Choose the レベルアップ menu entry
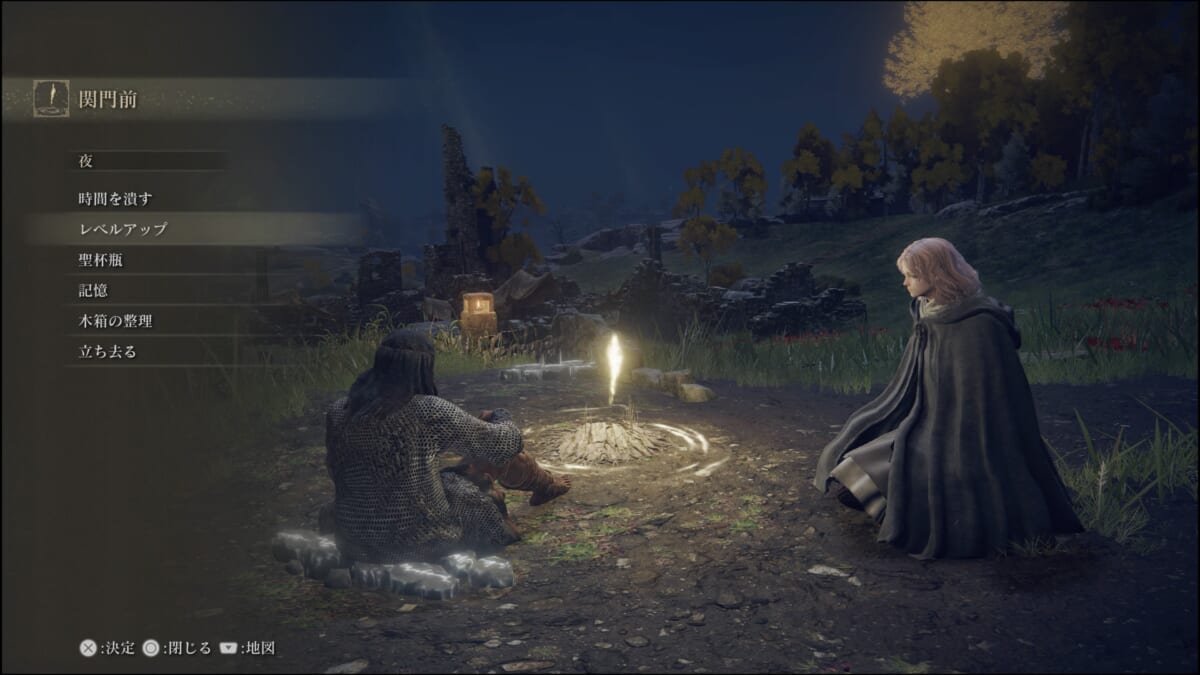This screenshot has height=675, width=1200. coord(123,229)
